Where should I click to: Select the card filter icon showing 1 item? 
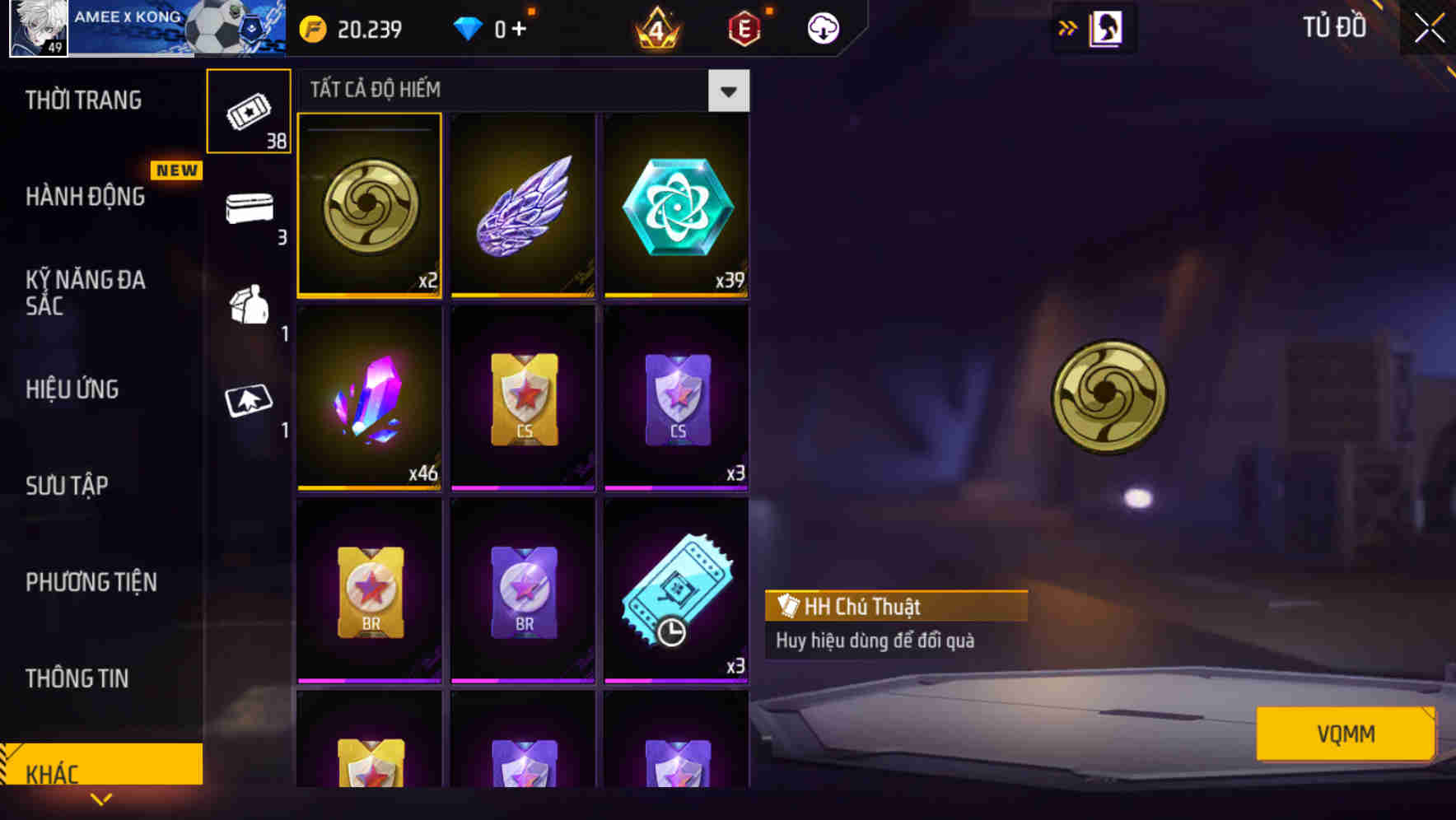pyautogui.click(x=249, y=401)
